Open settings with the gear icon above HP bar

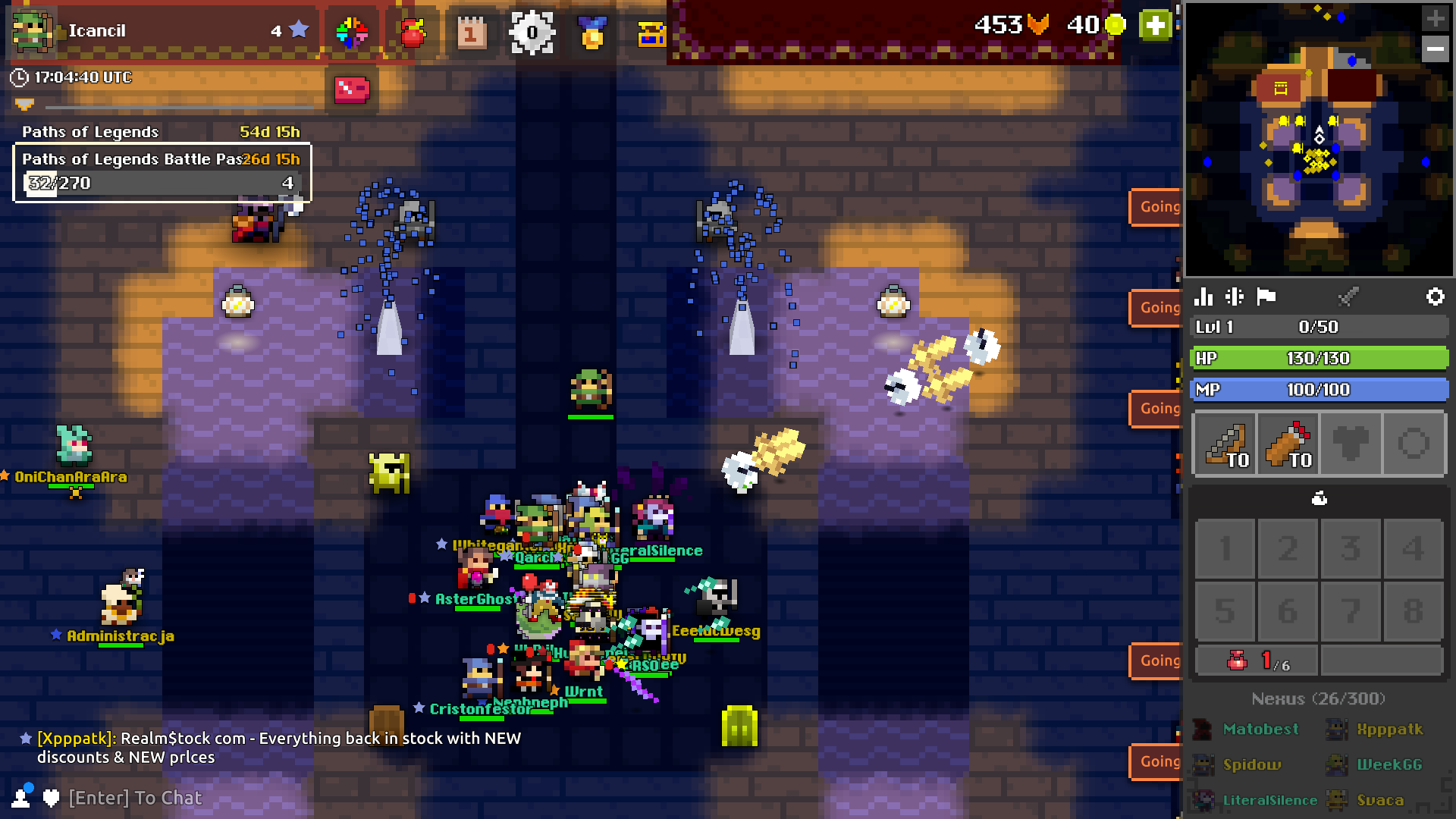click(1436, 297)
